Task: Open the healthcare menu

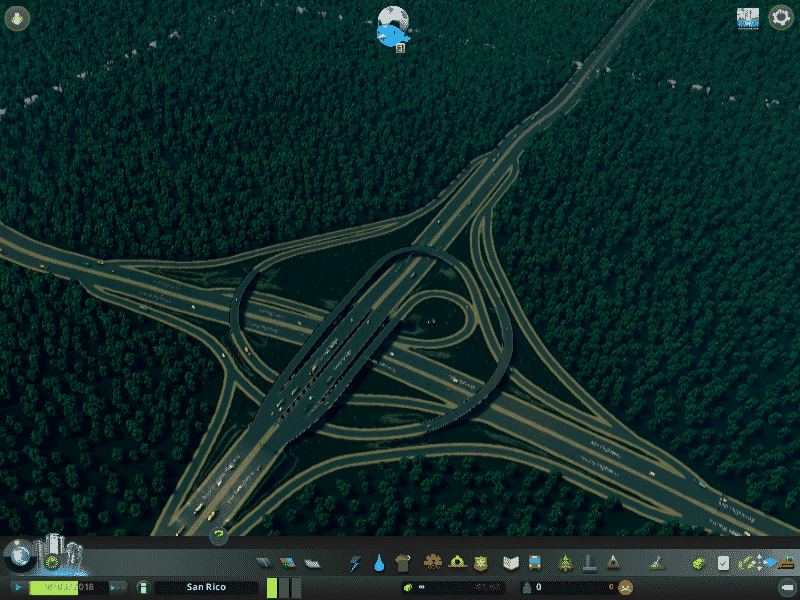Action: [x=434, y=563]
